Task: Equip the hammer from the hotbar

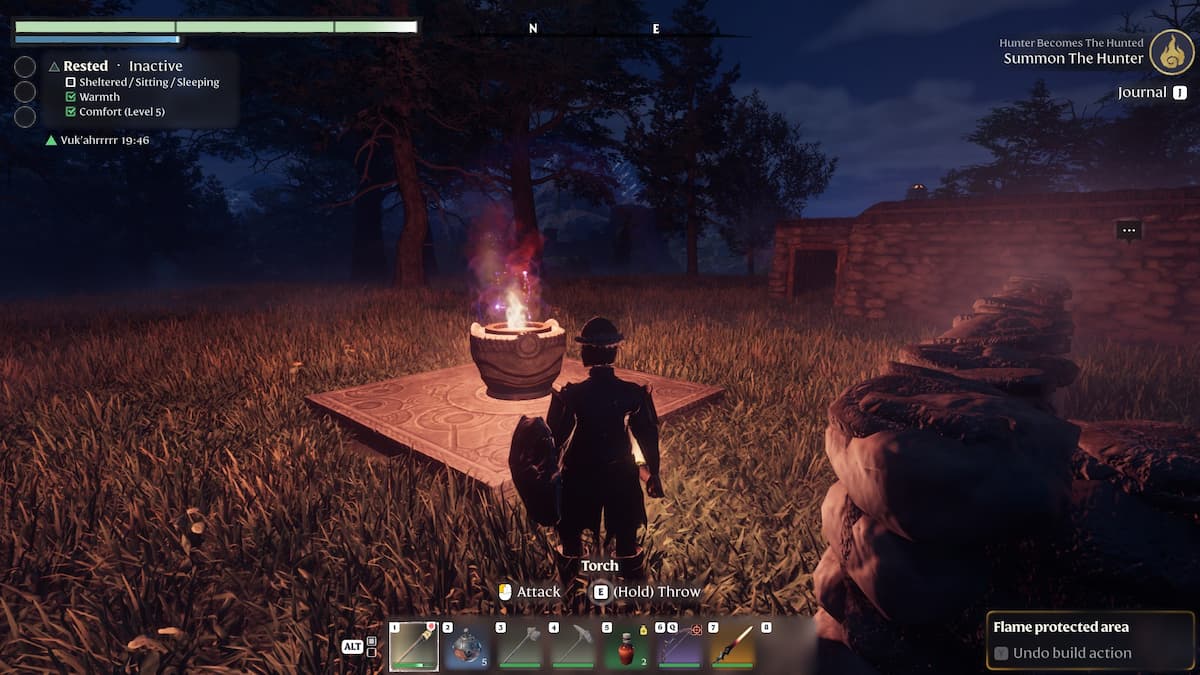Action: point(520,646)
